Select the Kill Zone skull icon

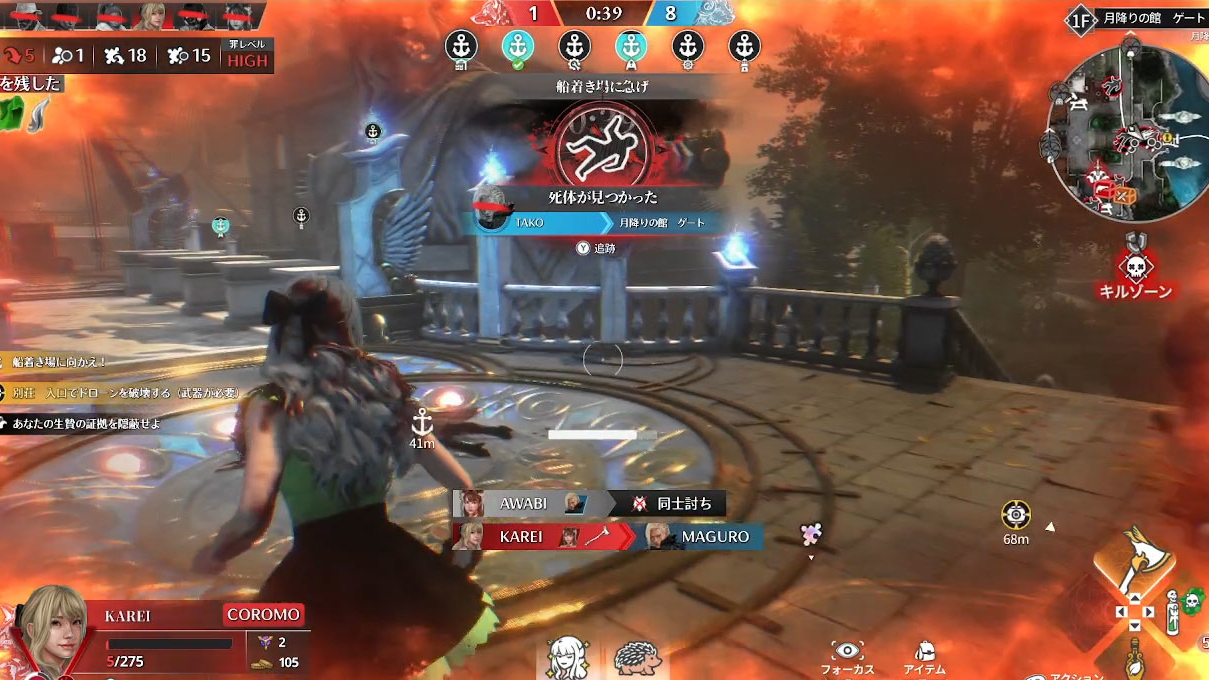(x=1135, y=266)
